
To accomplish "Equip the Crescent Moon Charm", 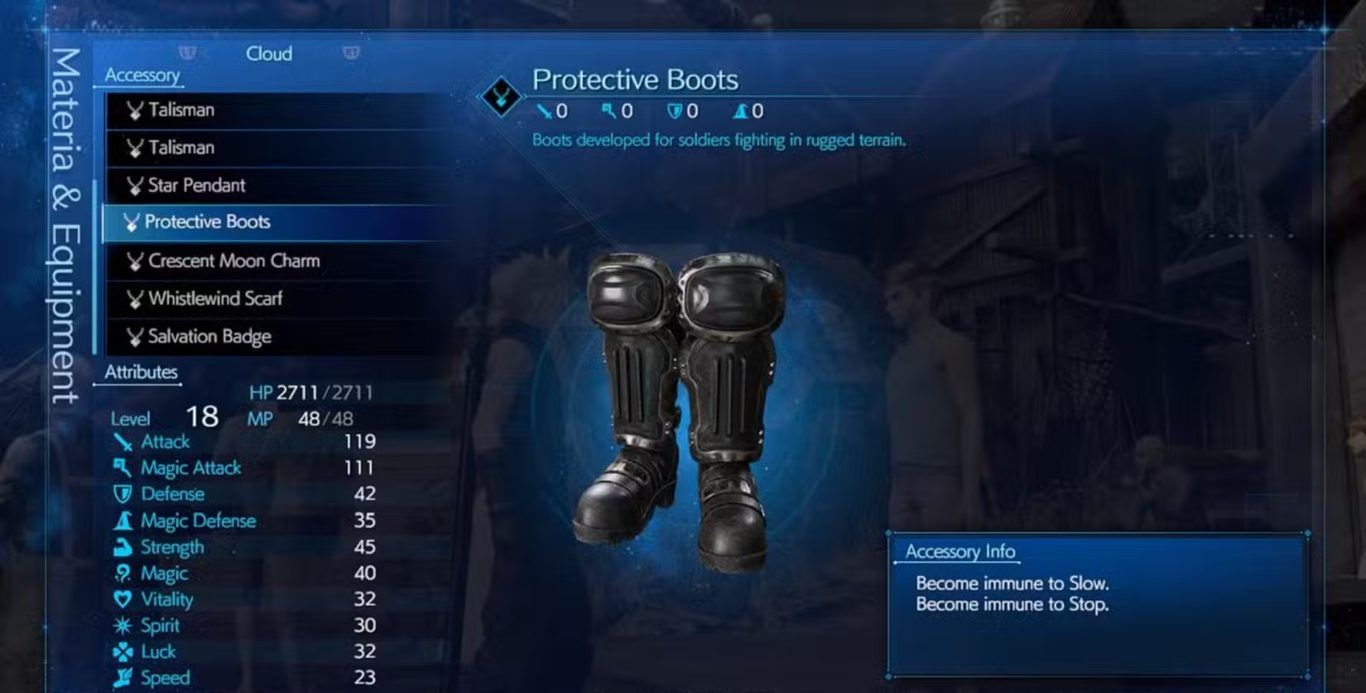I will click(x=234, y=261).
